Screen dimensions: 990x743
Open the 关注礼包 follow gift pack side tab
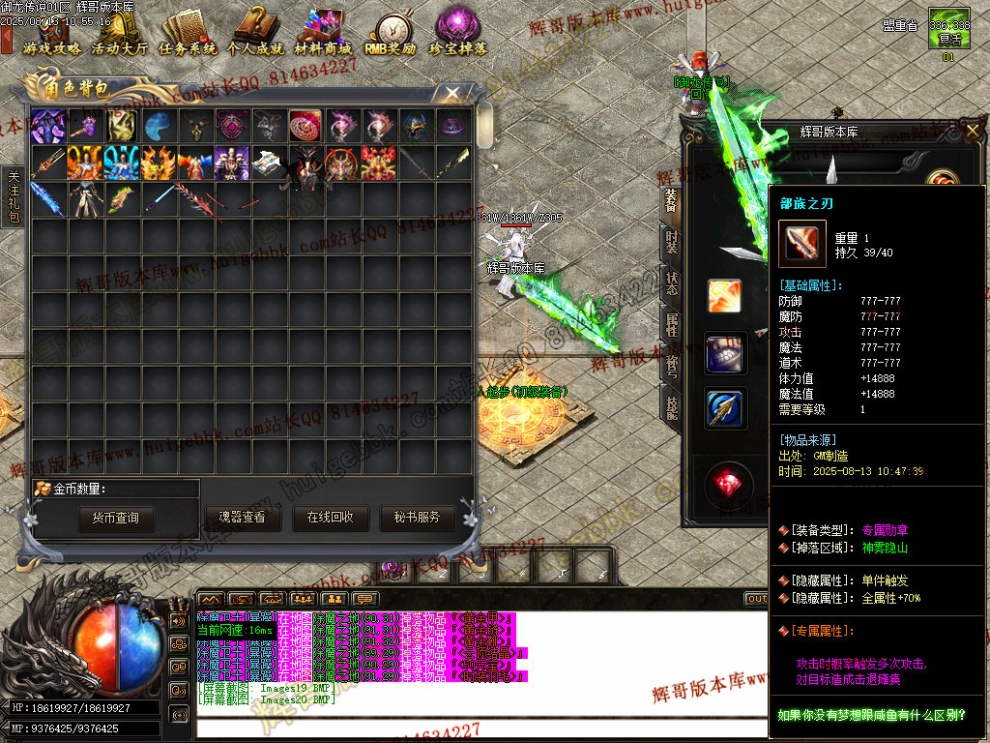pos(13,196)
